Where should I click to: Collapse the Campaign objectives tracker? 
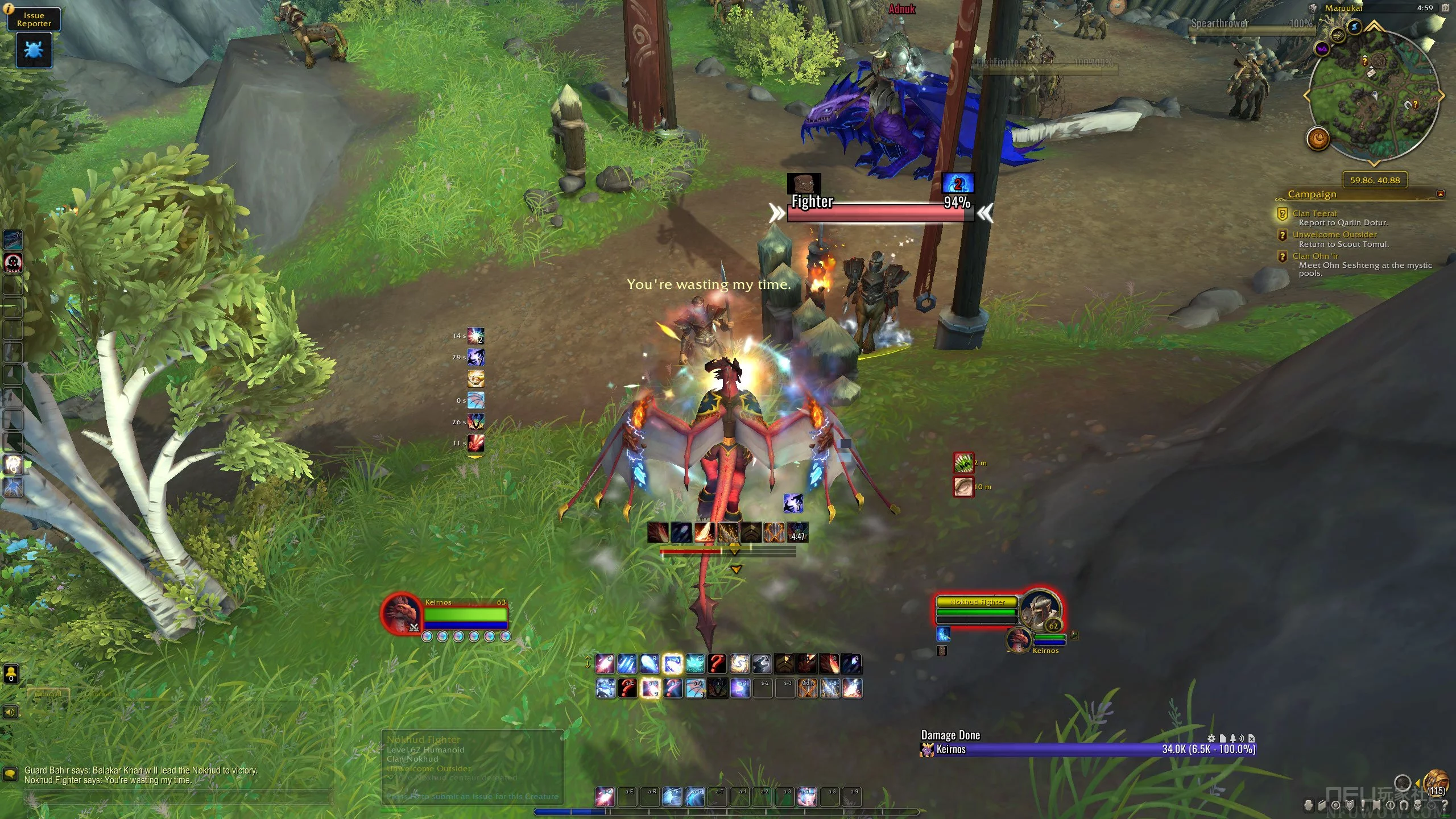(1440, 194)
